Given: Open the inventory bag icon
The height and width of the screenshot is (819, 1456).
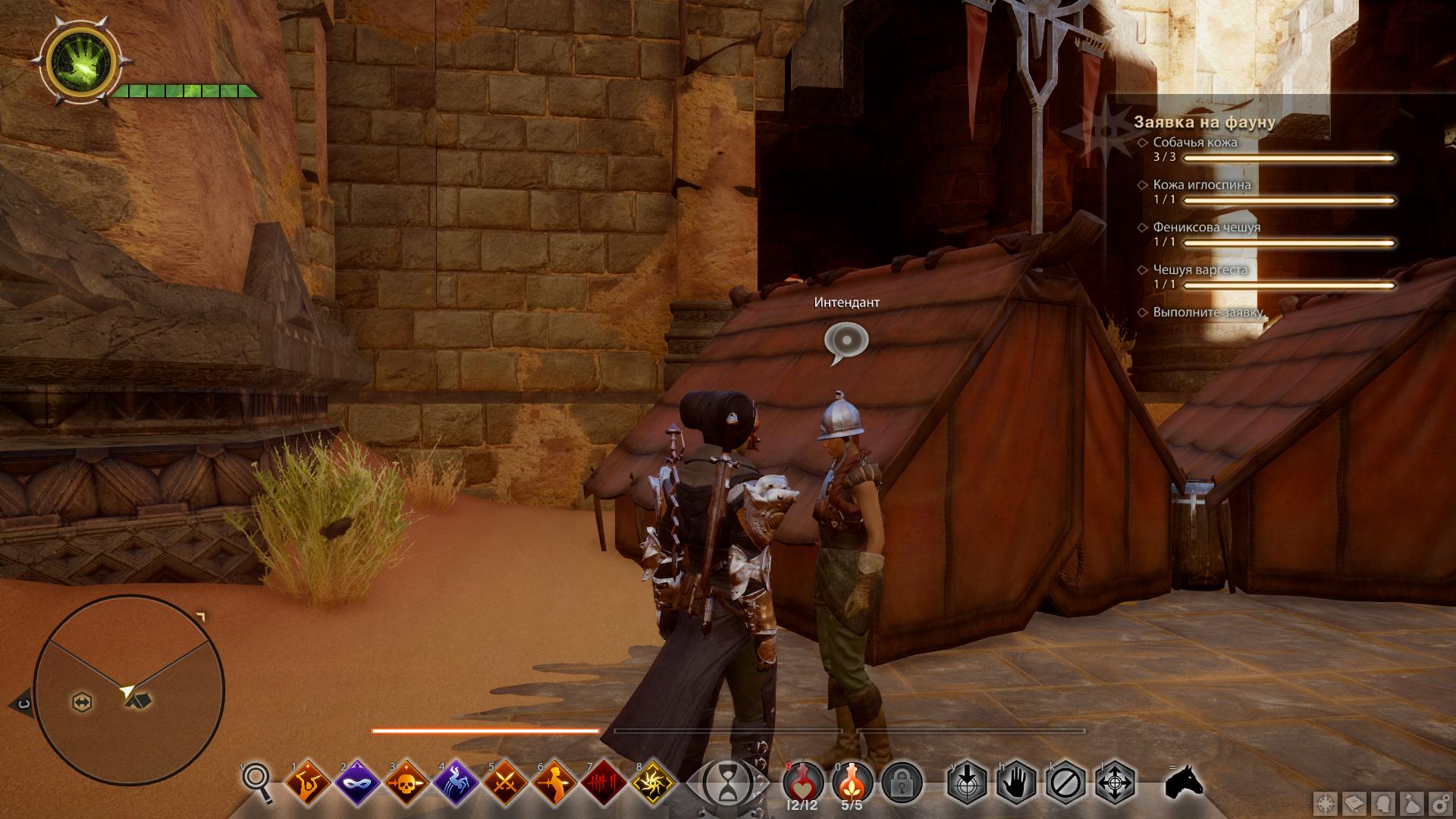Looking at the screenshot, I should 1410,803.
